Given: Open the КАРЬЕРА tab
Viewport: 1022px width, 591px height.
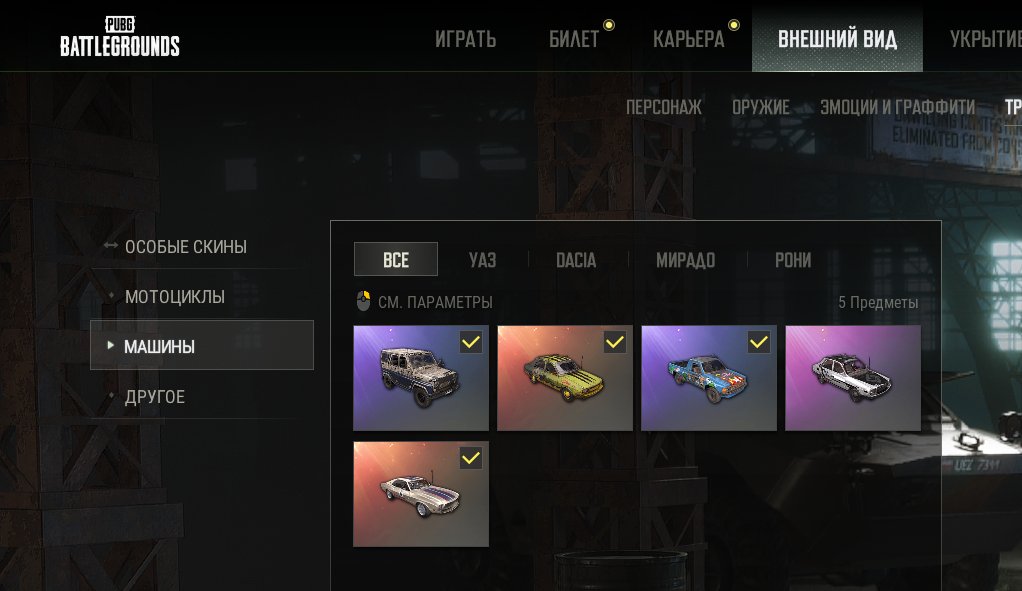Looking at the screenshot, I should coord(688,40).
